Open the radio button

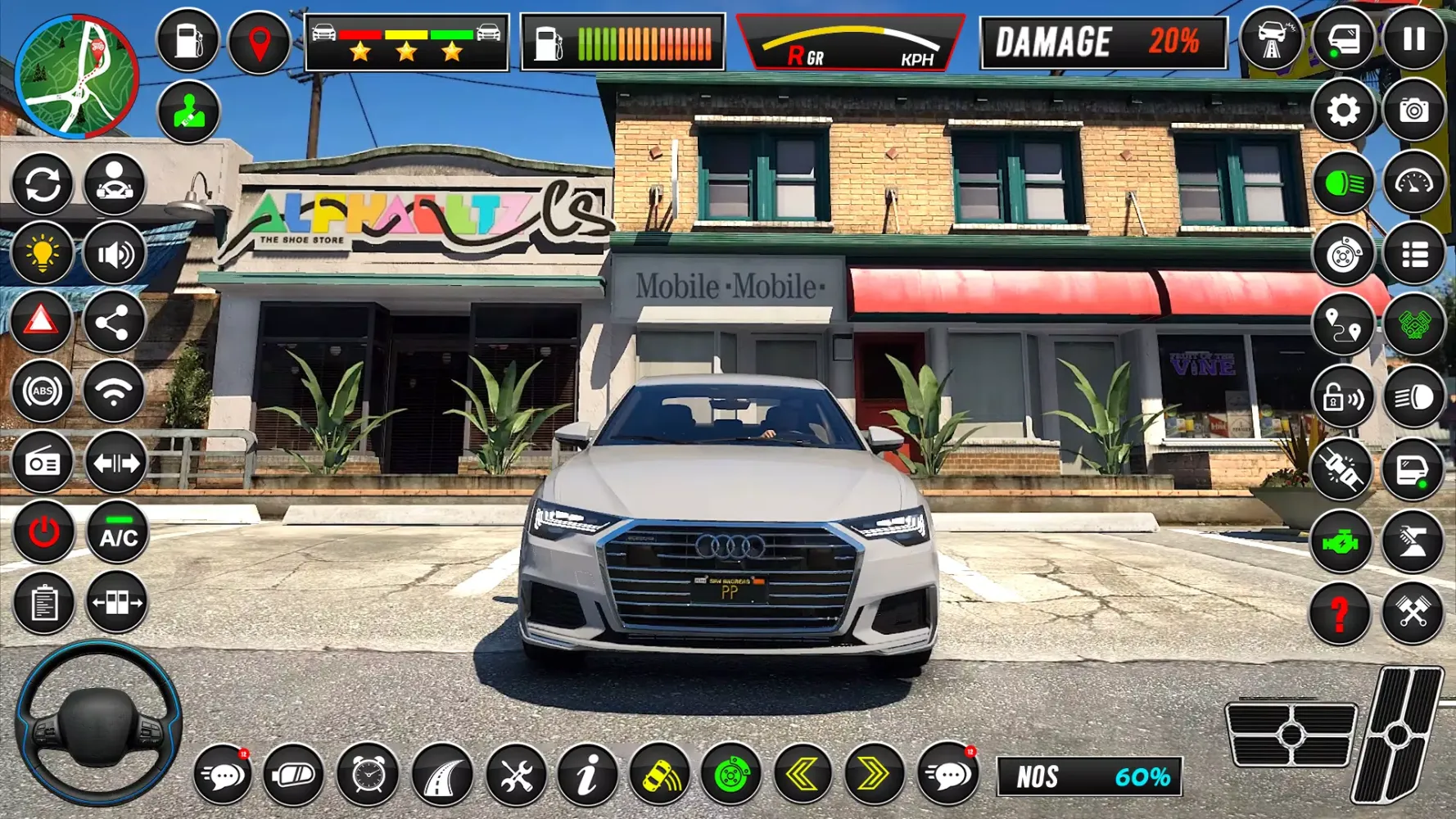click(x=43, y=464)
